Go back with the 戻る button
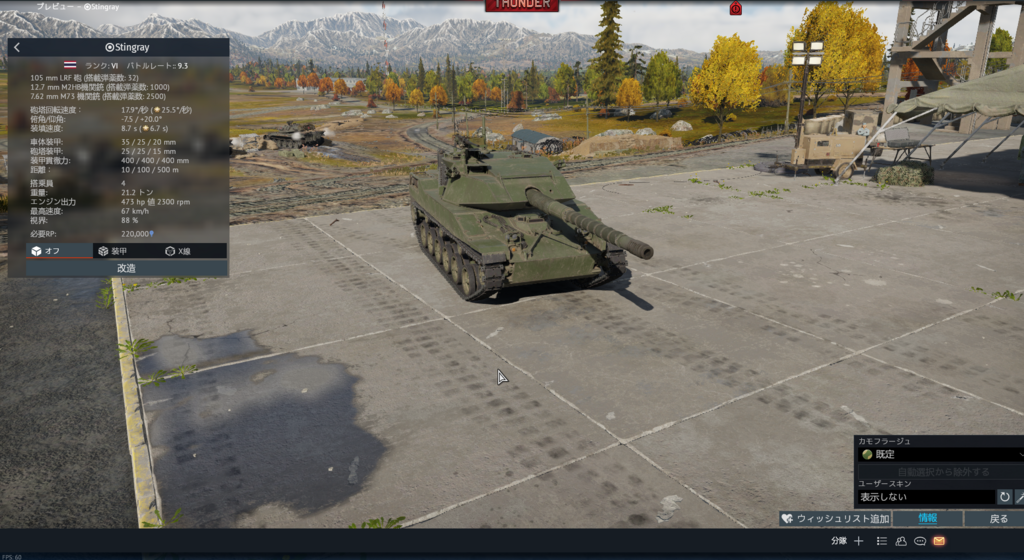The image size is (1024, 560). tap(998, 519)
